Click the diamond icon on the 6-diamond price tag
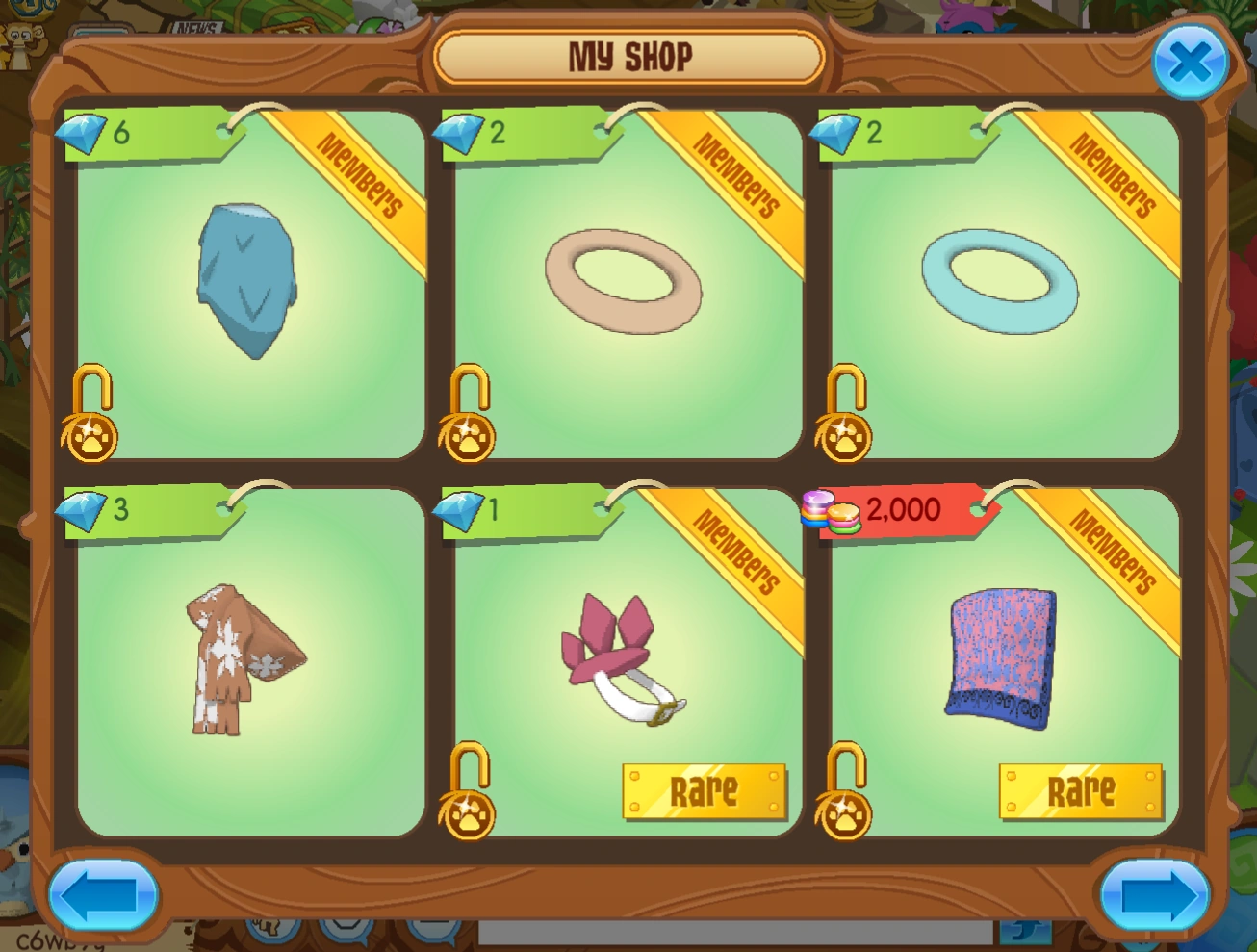This screenshot has height=952, width=1257. tap(83, 135)
